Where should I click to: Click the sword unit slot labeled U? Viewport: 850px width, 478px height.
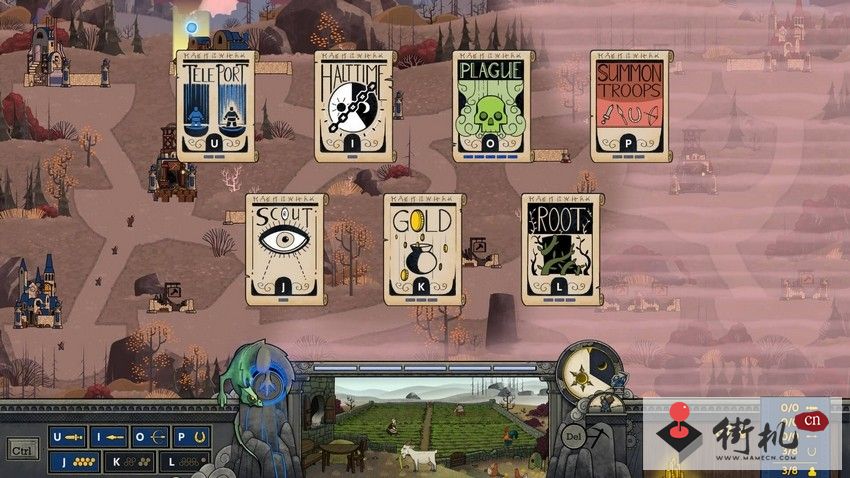(x=68, y=437)
